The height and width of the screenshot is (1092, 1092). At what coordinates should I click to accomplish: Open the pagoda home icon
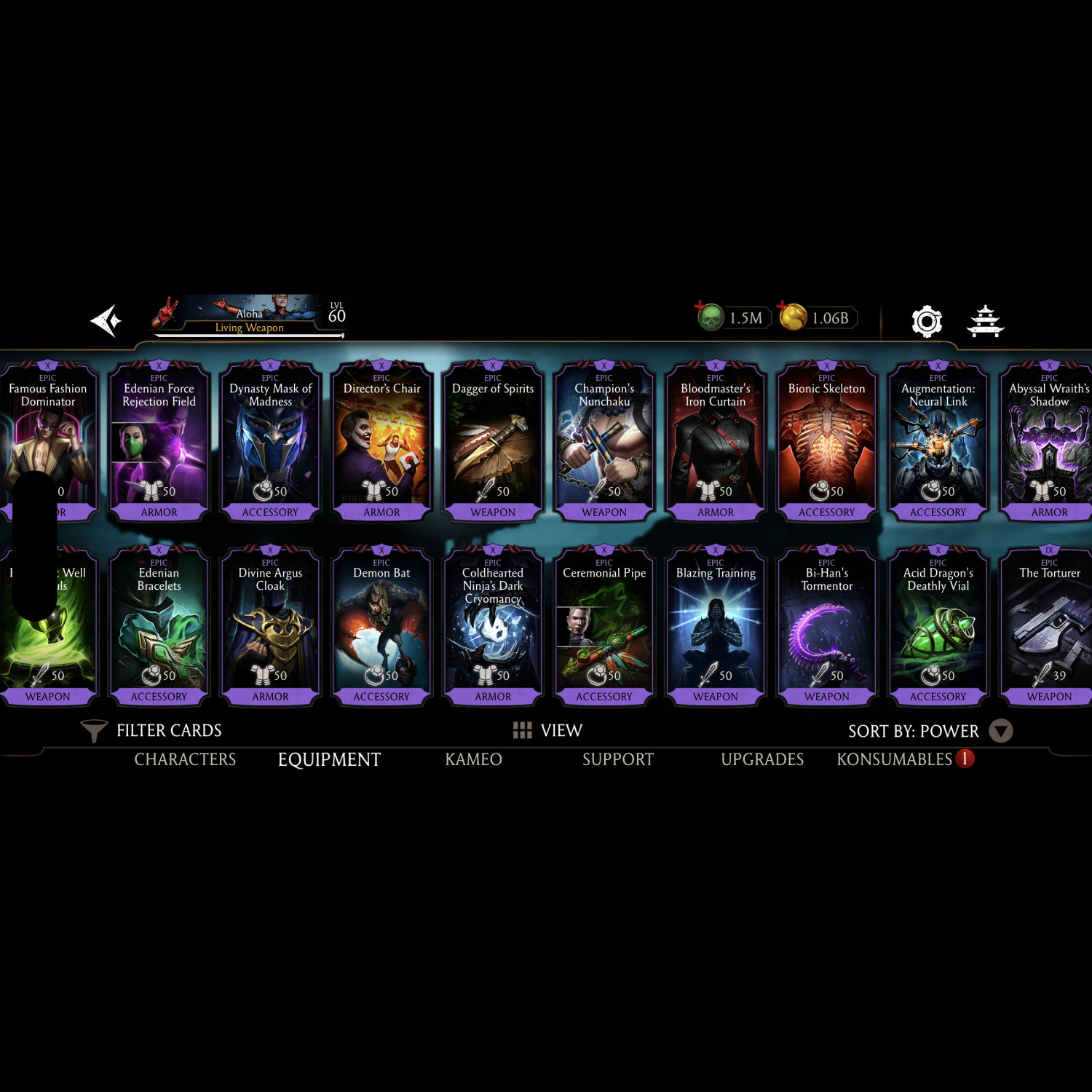[x=985, y=321]
